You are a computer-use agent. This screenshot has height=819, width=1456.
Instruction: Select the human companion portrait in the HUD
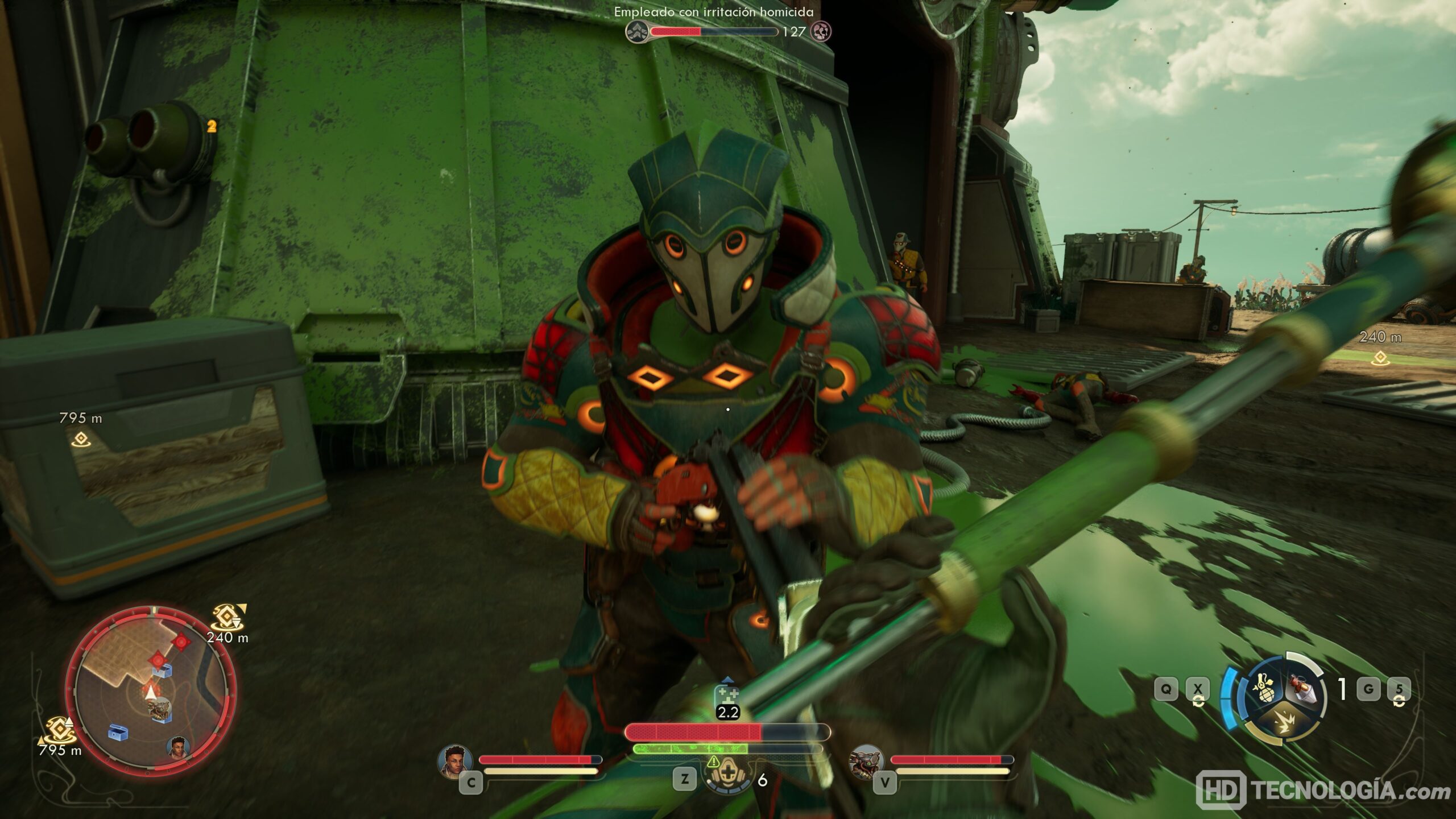click(x=455, y=761)
